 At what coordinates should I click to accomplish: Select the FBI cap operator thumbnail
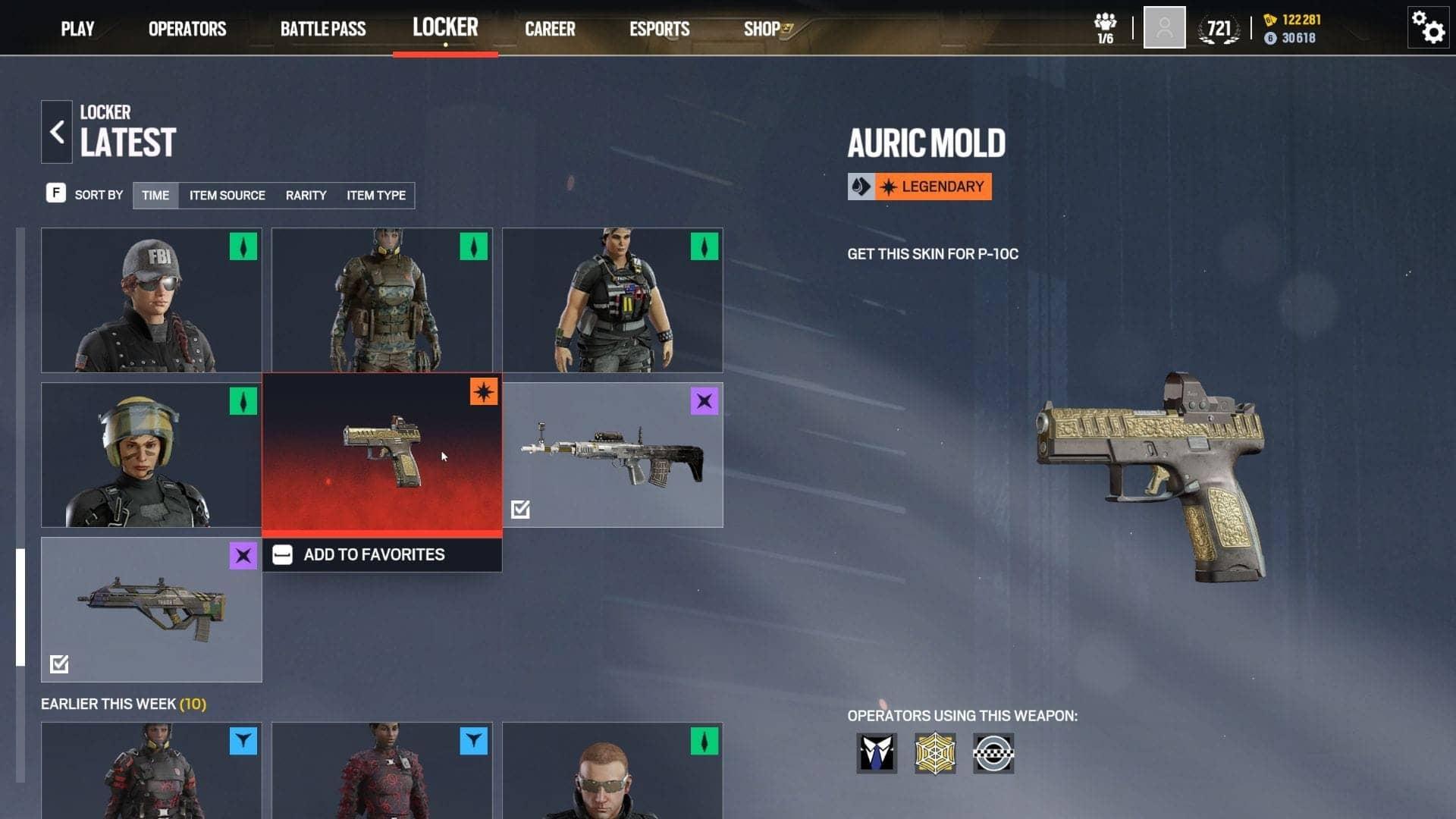[151, 300]
